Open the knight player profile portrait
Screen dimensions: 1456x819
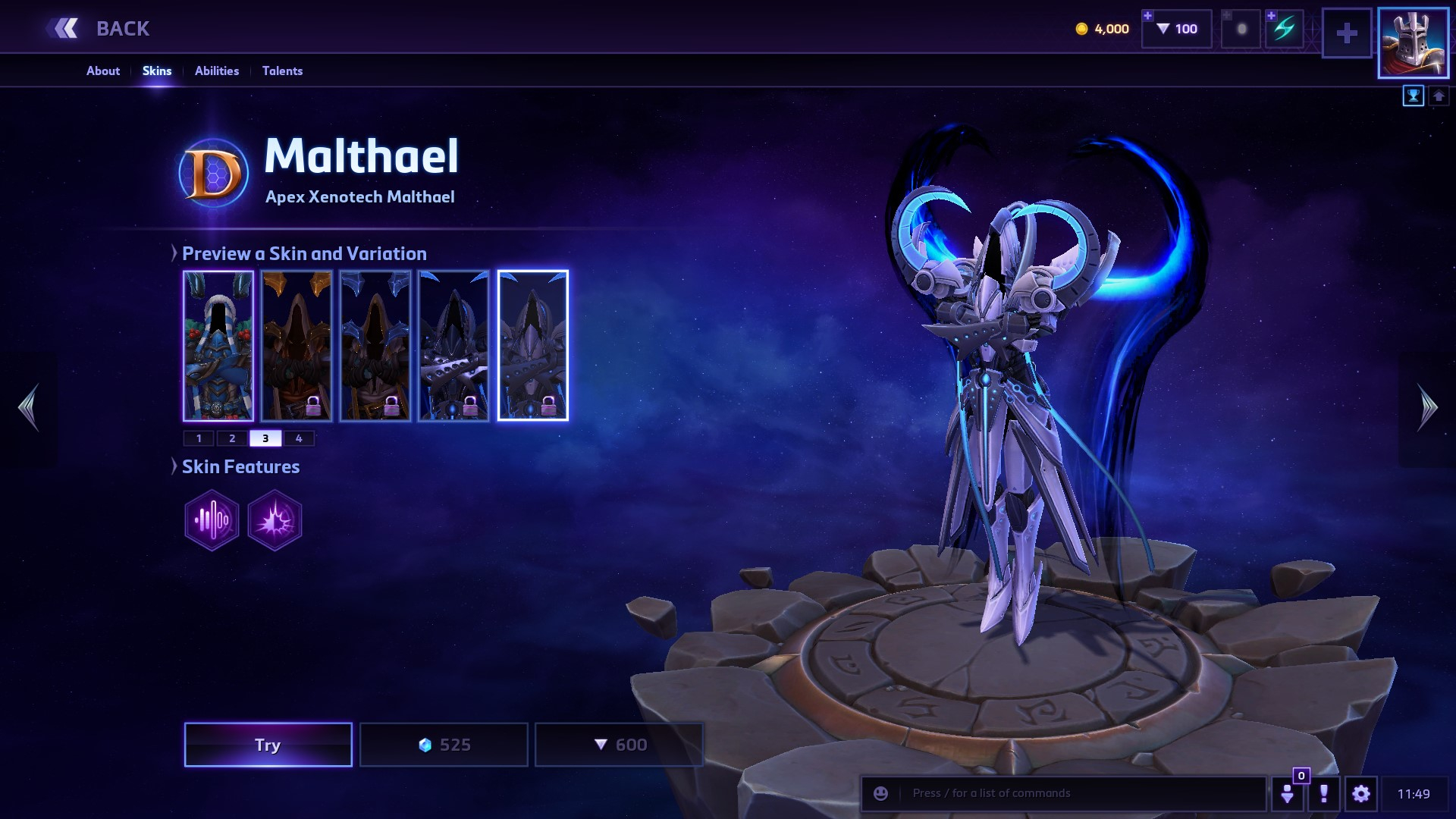click(1413, 42)
